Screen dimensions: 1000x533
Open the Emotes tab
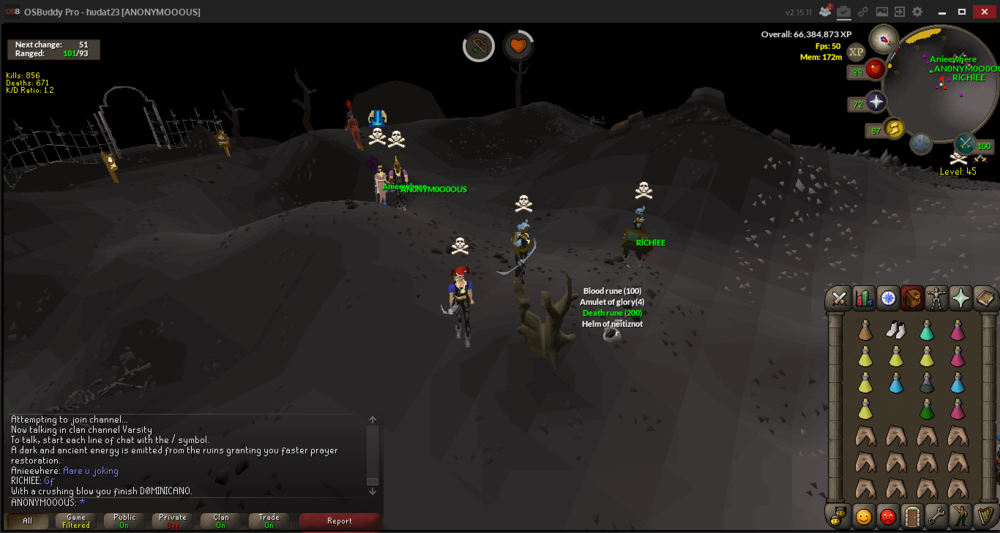click(x=960, y=516)
